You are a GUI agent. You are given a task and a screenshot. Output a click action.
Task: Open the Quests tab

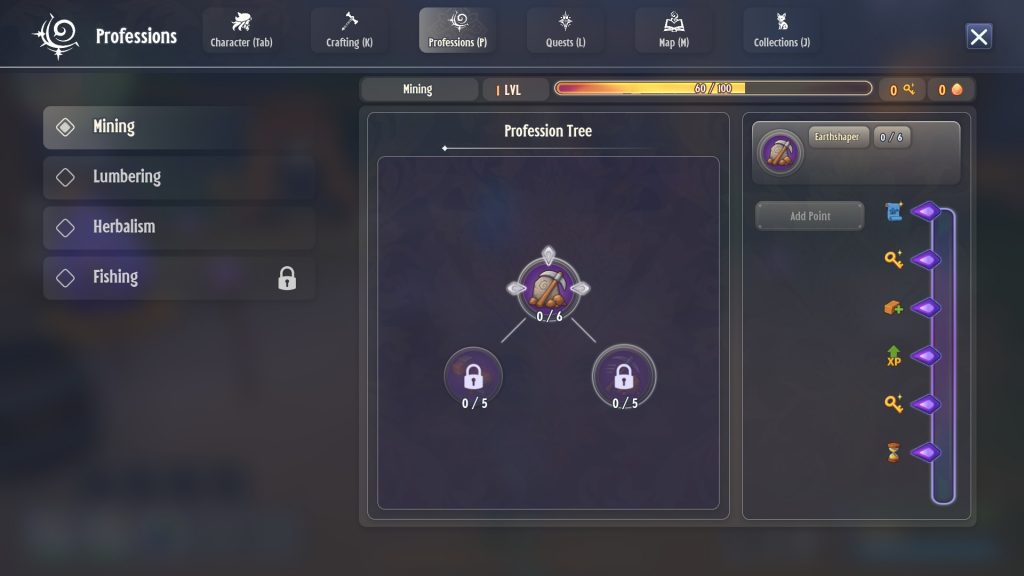(x=565, y=30)
